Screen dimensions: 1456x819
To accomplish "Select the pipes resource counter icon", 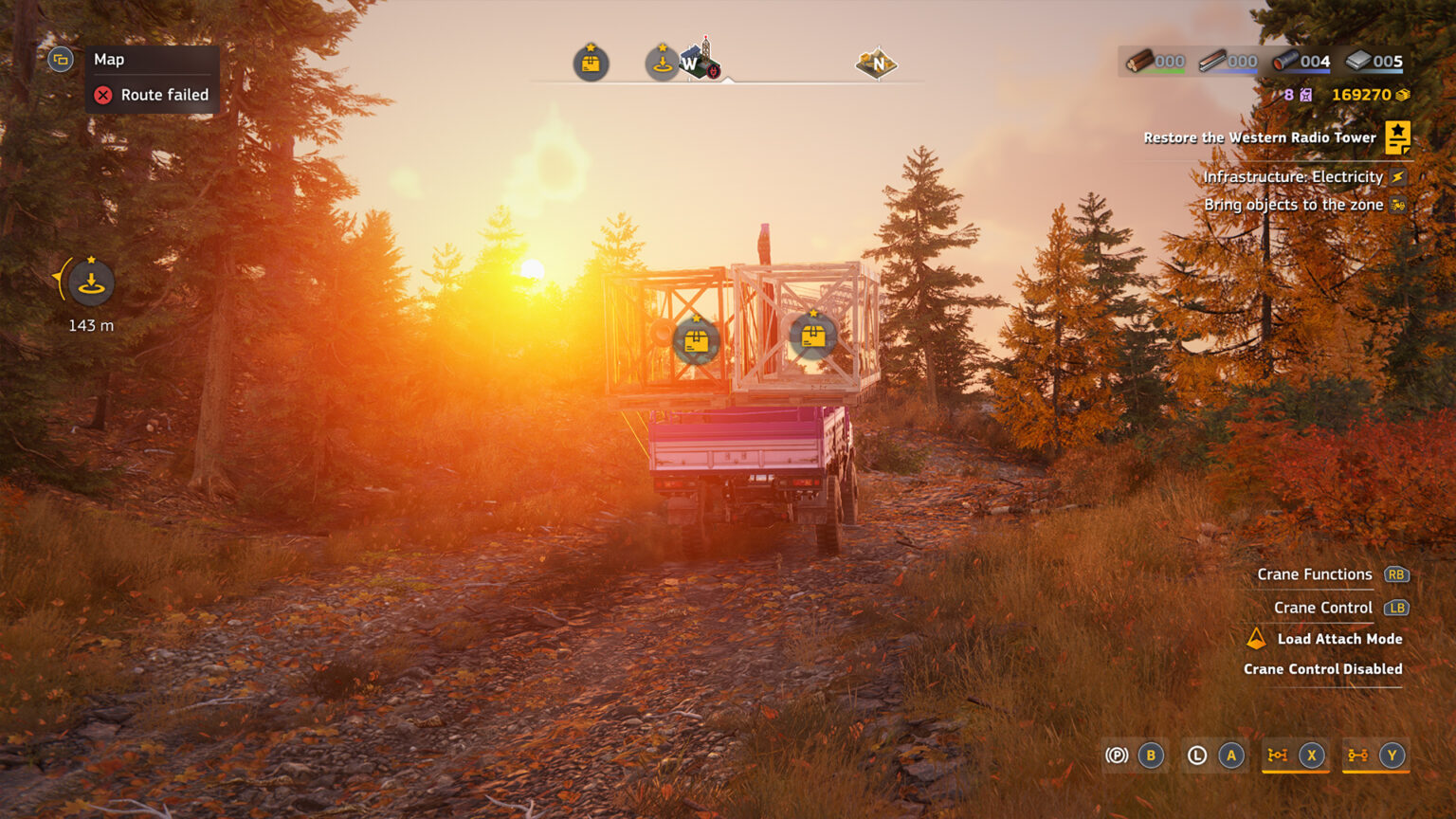I will (1285, 61).
